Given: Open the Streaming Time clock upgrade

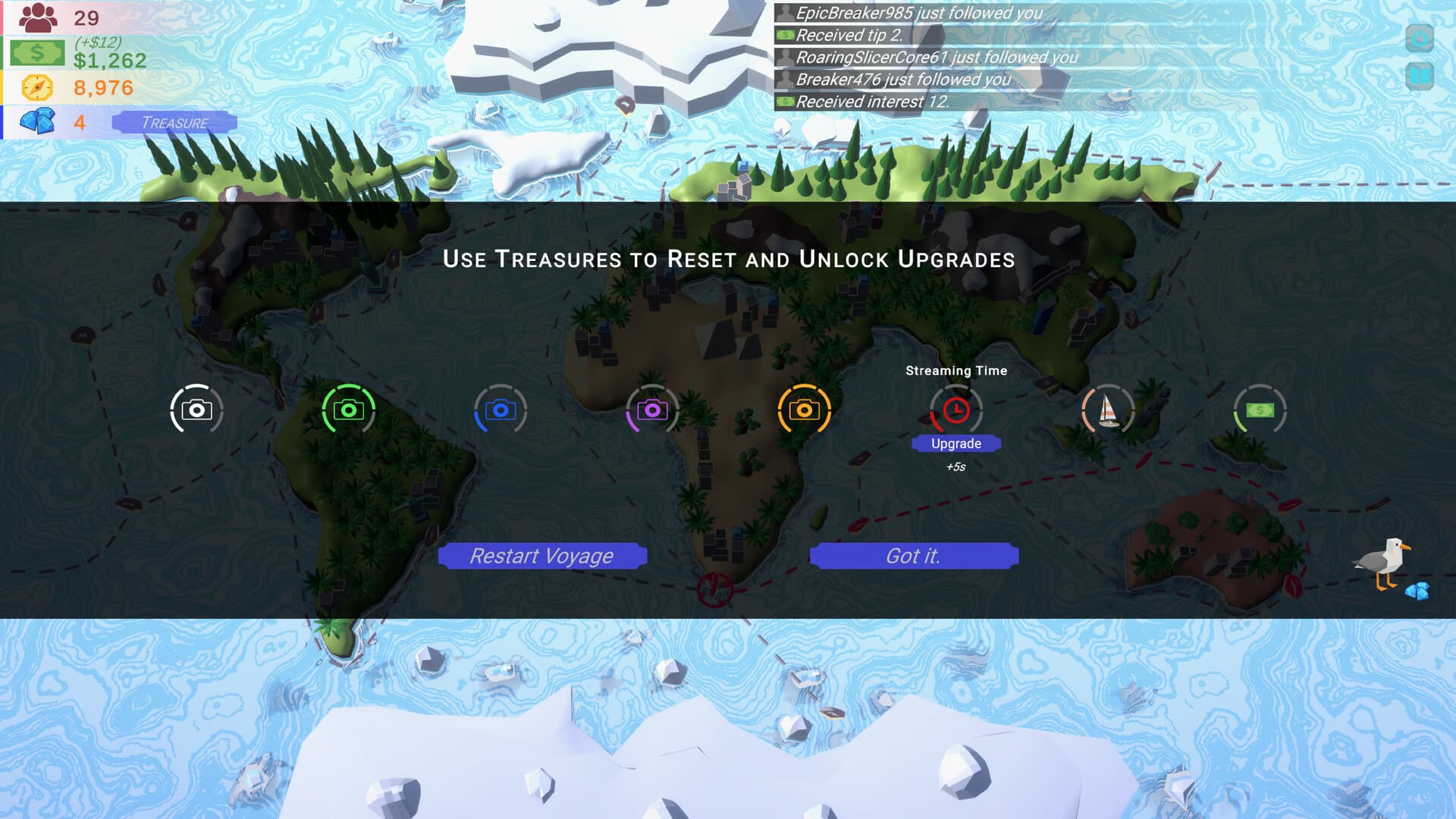Looking at the screenshot, I should [x=957, y=409].
